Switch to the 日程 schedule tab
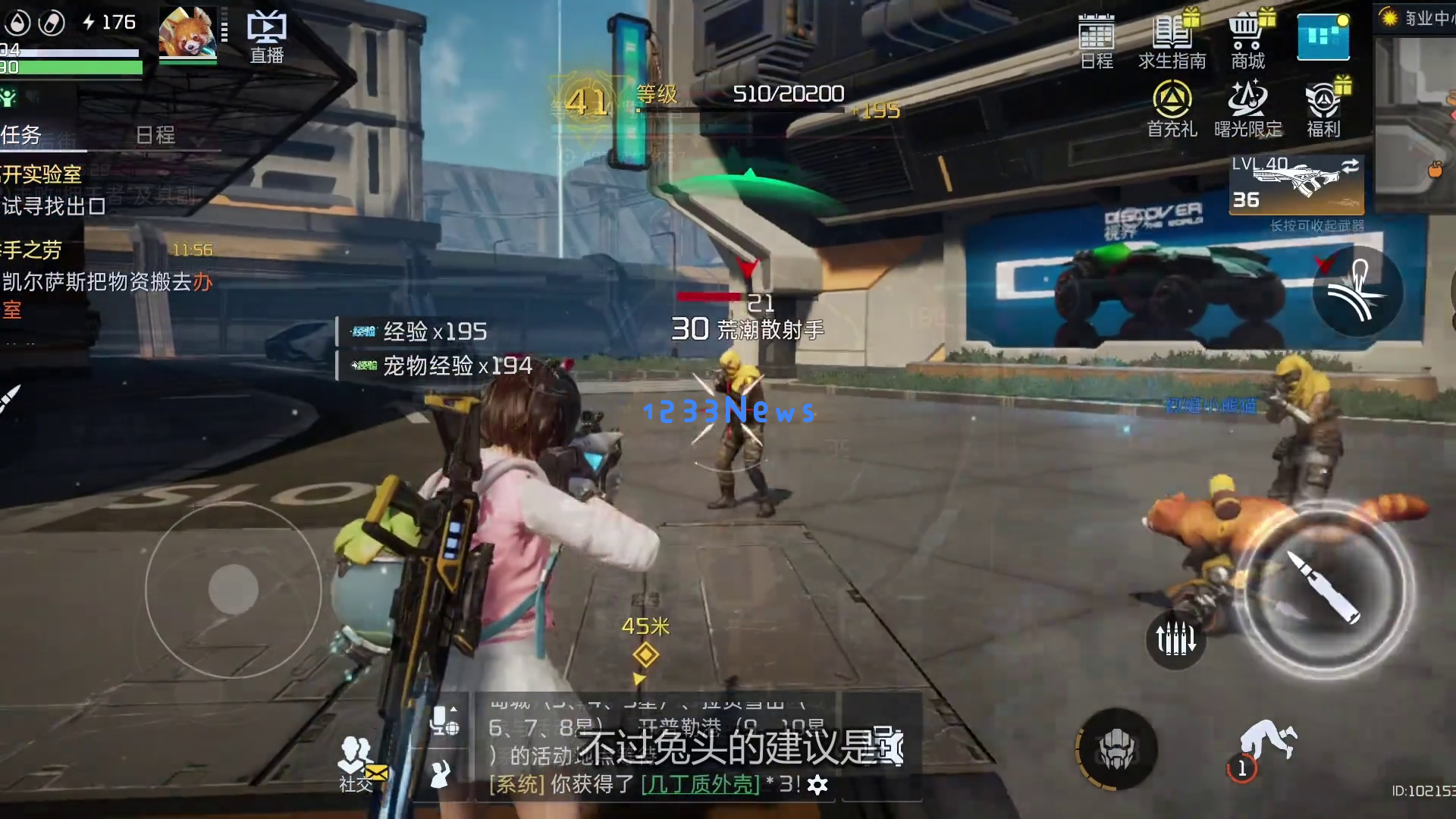This screenshot has width=1456, height=819. pyautogui.click(x=155, y=135)
